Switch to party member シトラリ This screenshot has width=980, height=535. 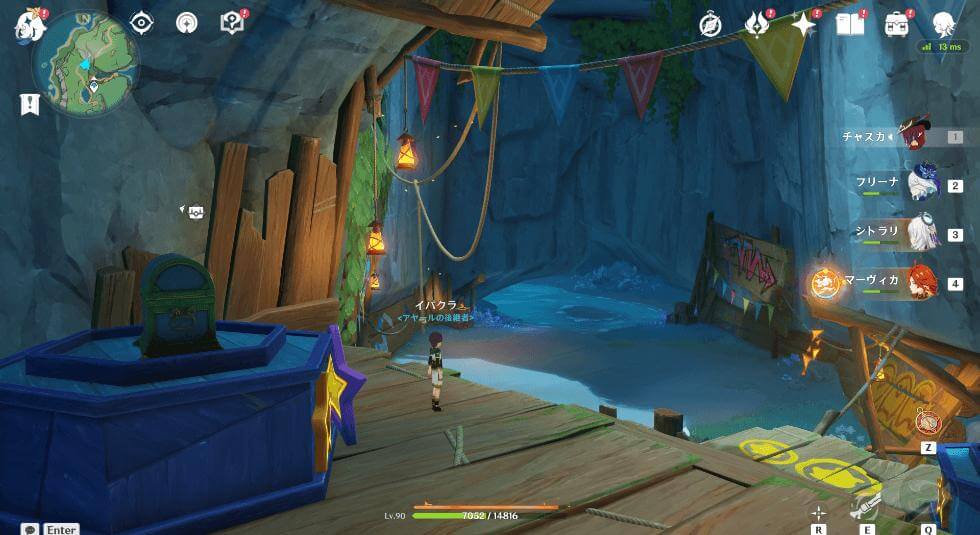920,233
